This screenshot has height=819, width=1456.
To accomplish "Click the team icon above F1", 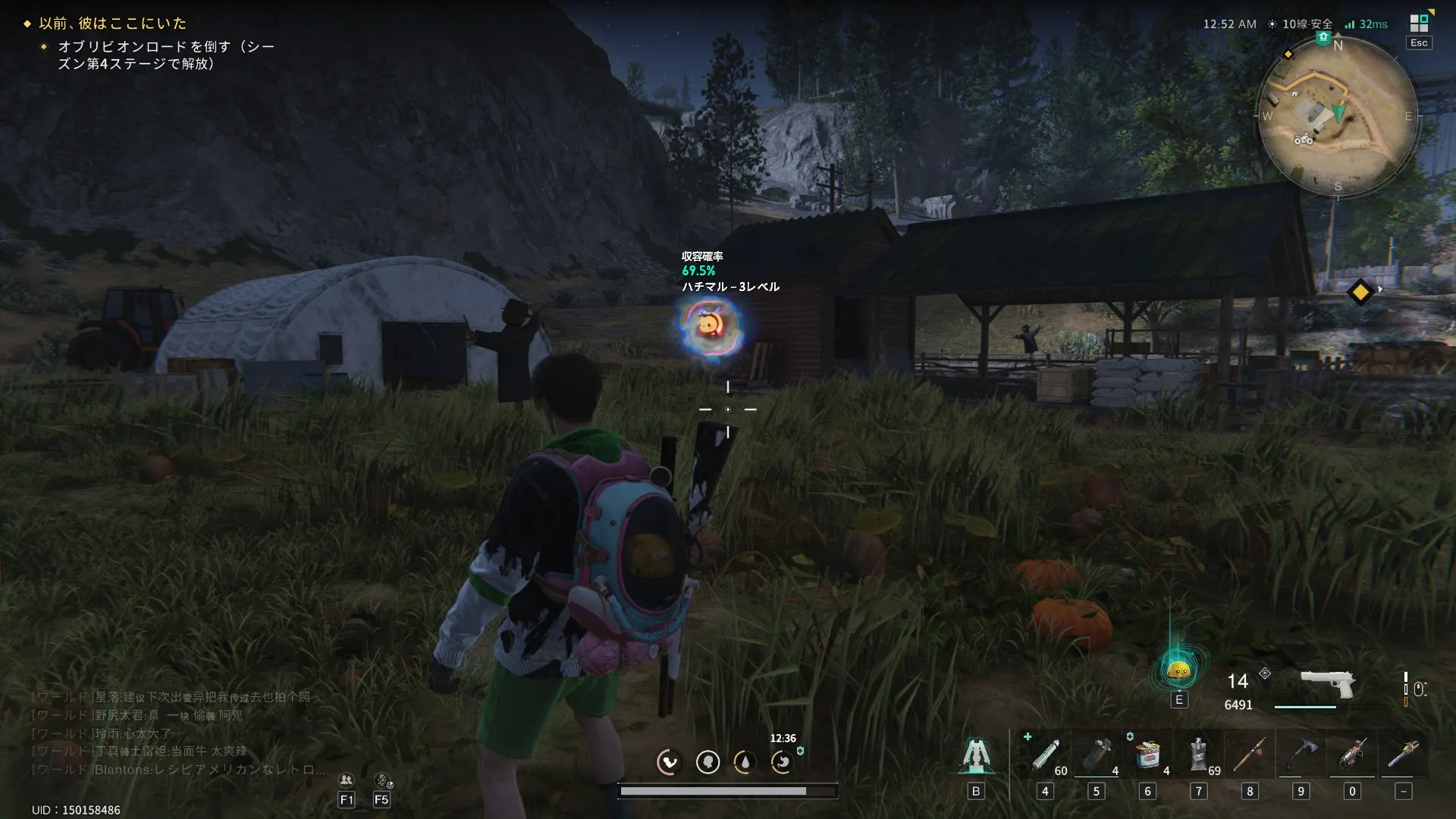I will [x=347, y=780].
